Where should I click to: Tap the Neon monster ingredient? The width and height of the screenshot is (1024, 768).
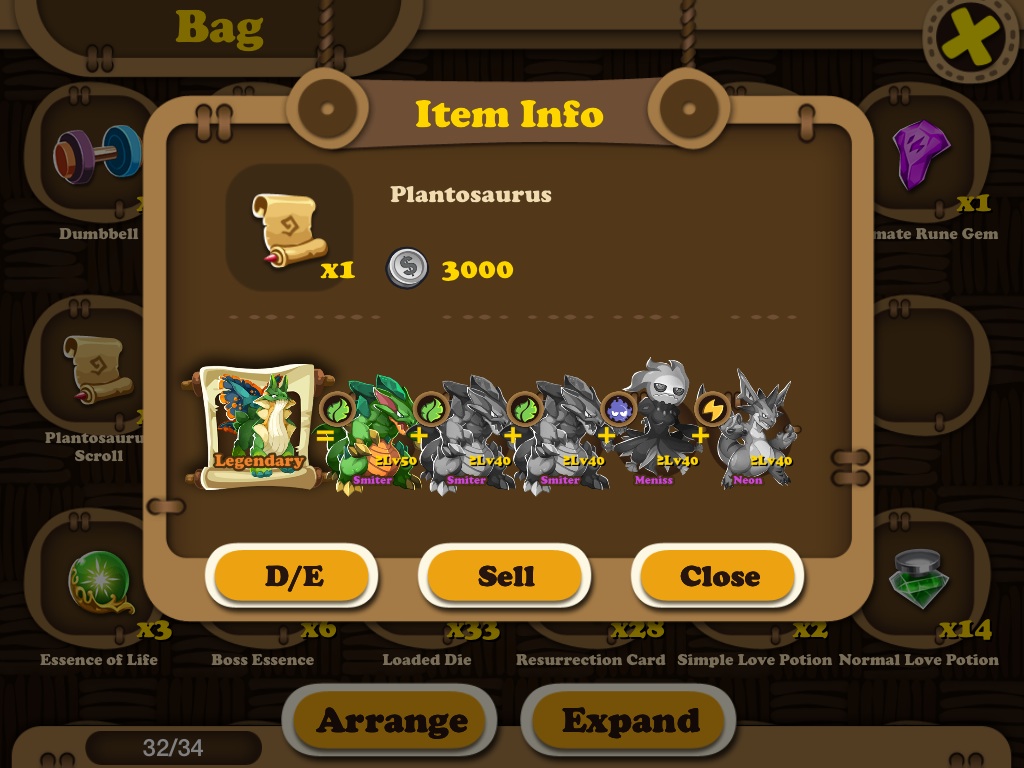(x=755, y=432)
